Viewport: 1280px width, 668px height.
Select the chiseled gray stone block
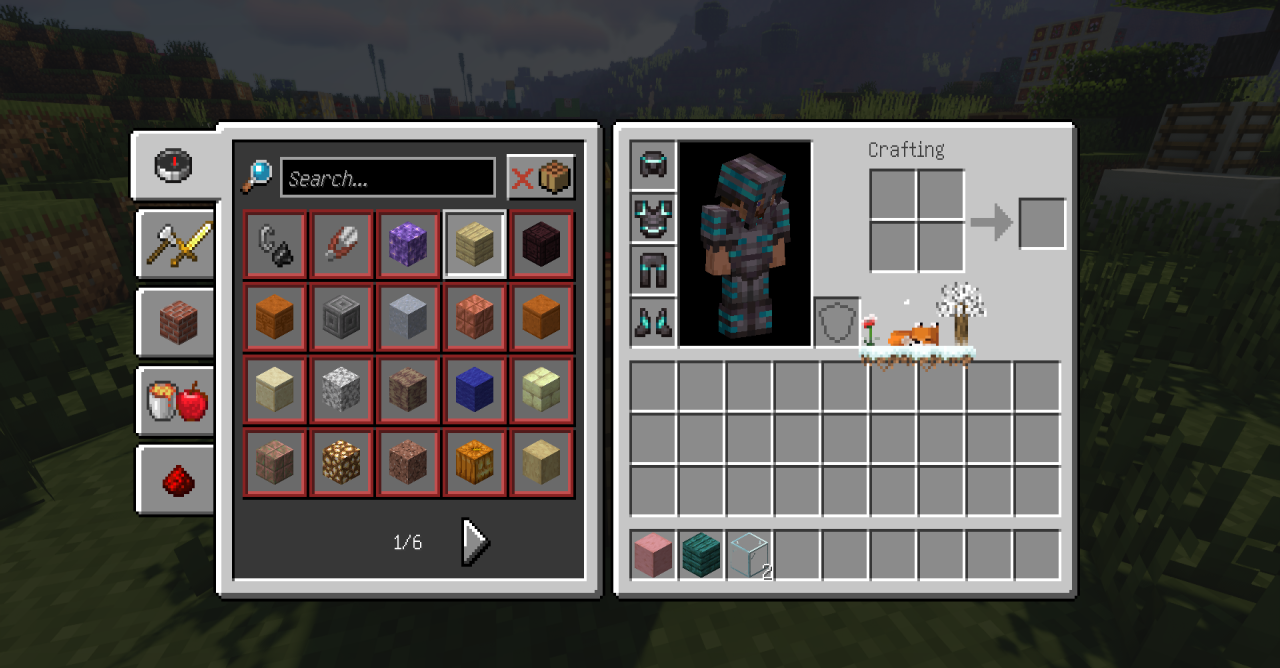(341, 318)
